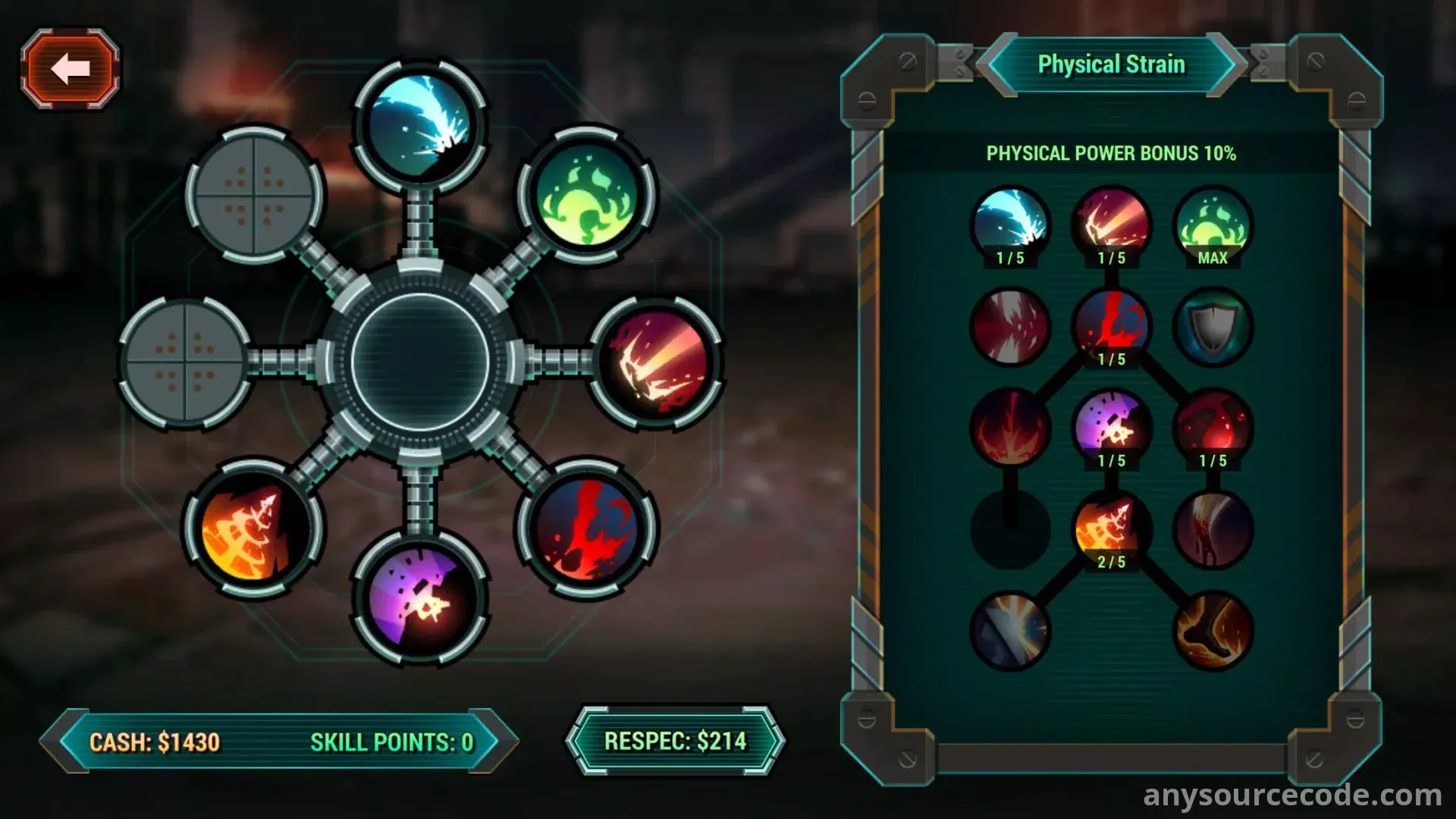This screenshot has width=1456, height=819.
Task: Inspect the sparking blade skill node
Action: pos(1010,630)
